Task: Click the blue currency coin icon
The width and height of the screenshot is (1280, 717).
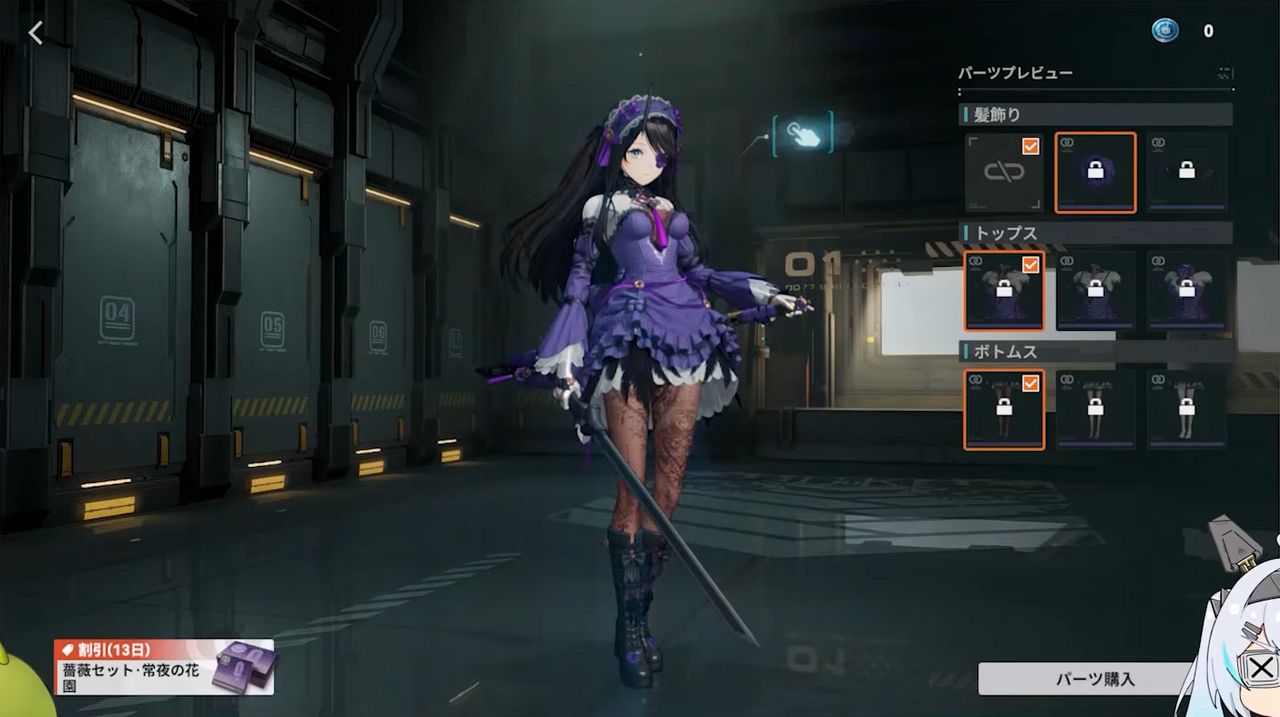Action: tap(1164, 31)
